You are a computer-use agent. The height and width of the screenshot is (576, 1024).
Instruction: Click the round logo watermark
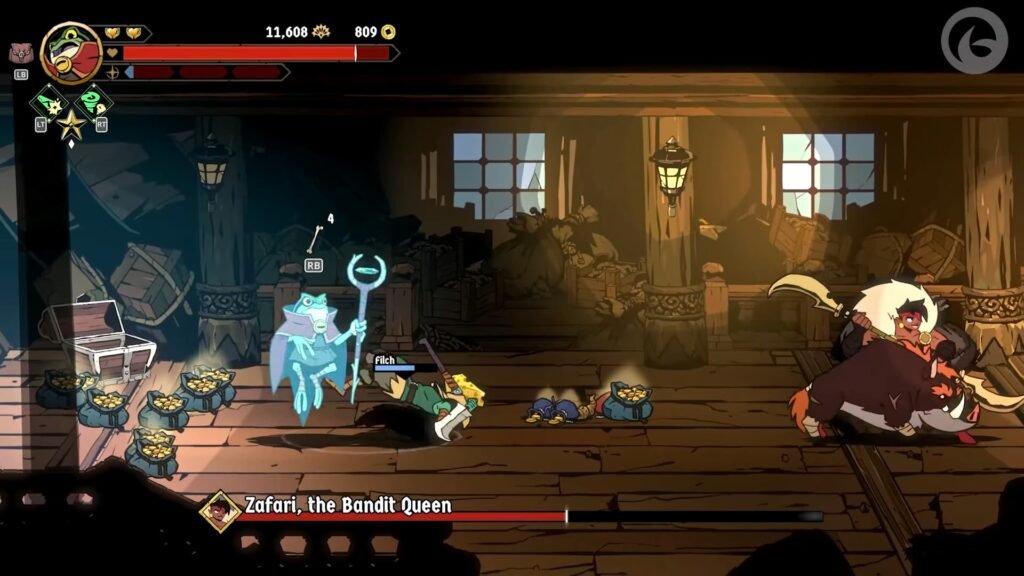pyautogui.click(x=974, y=42)
